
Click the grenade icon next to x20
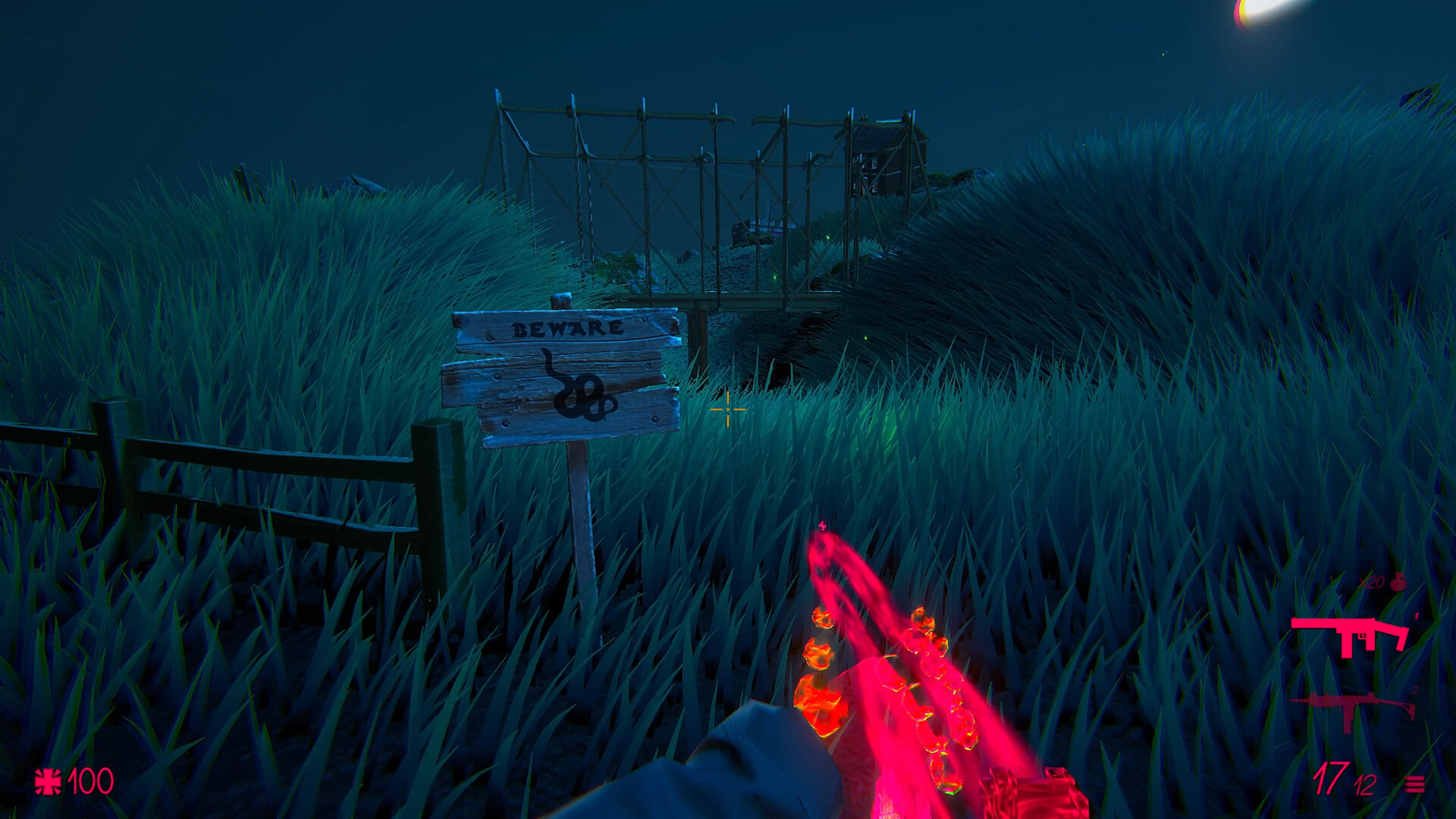pos(1398,582)
